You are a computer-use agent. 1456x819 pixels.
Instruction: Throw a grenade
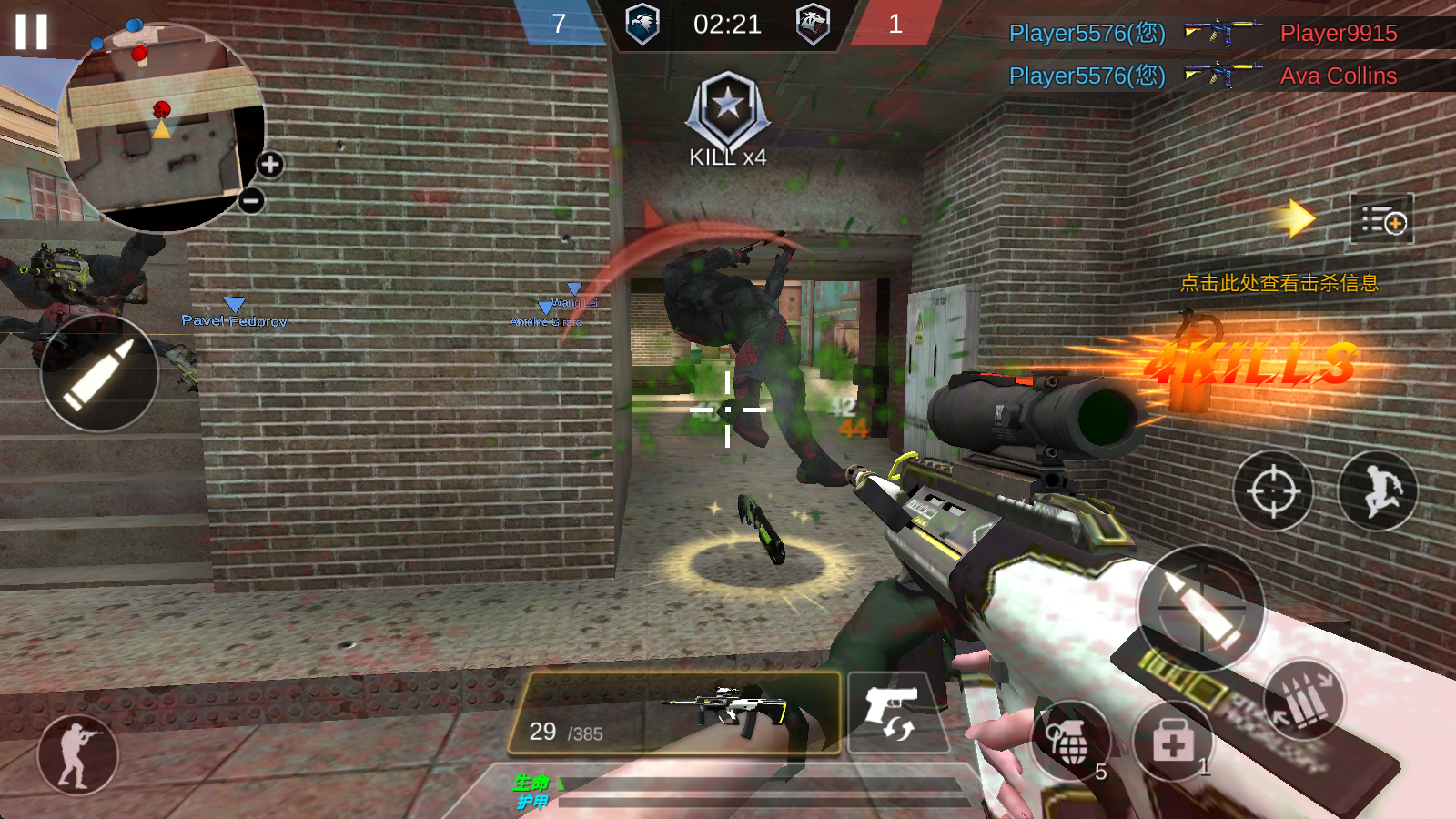[1072, 742]
